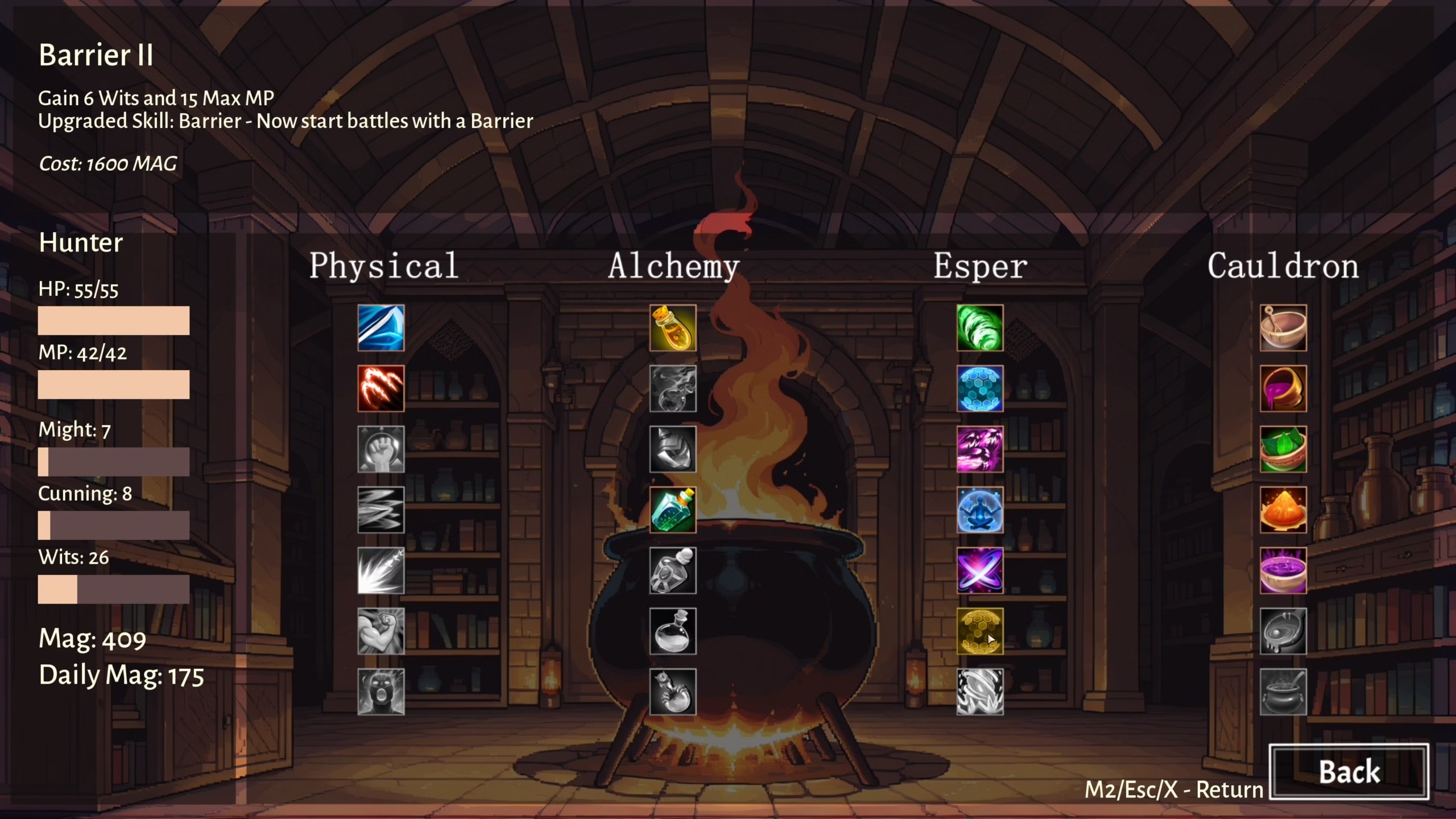The image size is (1456, 819).
Task: Select the grey raised fist skill
Action: click(380, 449)
